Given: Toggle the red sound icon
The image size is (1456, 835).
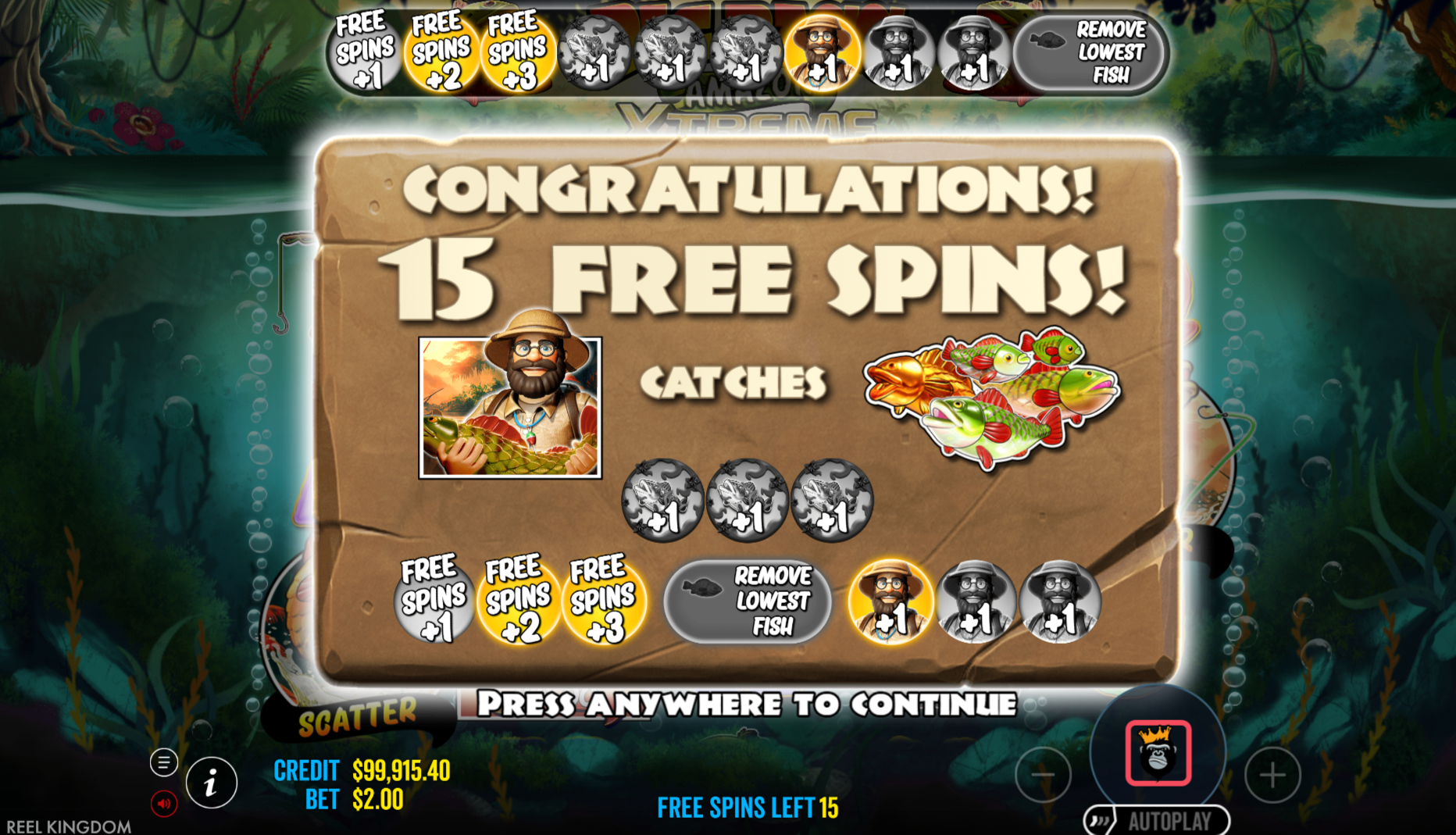Looking at the screenshot, I should (164, 803).
